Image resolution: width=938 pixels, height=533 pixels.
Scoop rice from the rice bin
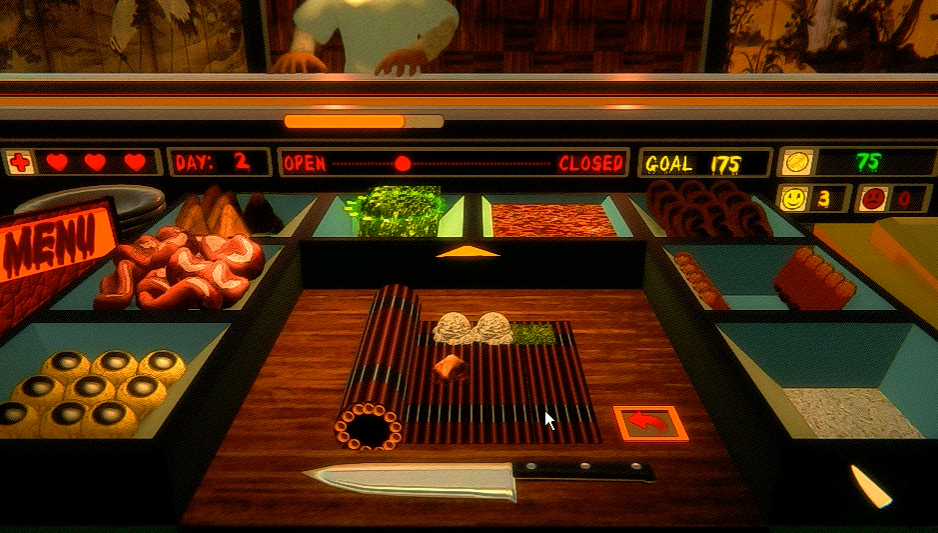click(x=850, y=410)
